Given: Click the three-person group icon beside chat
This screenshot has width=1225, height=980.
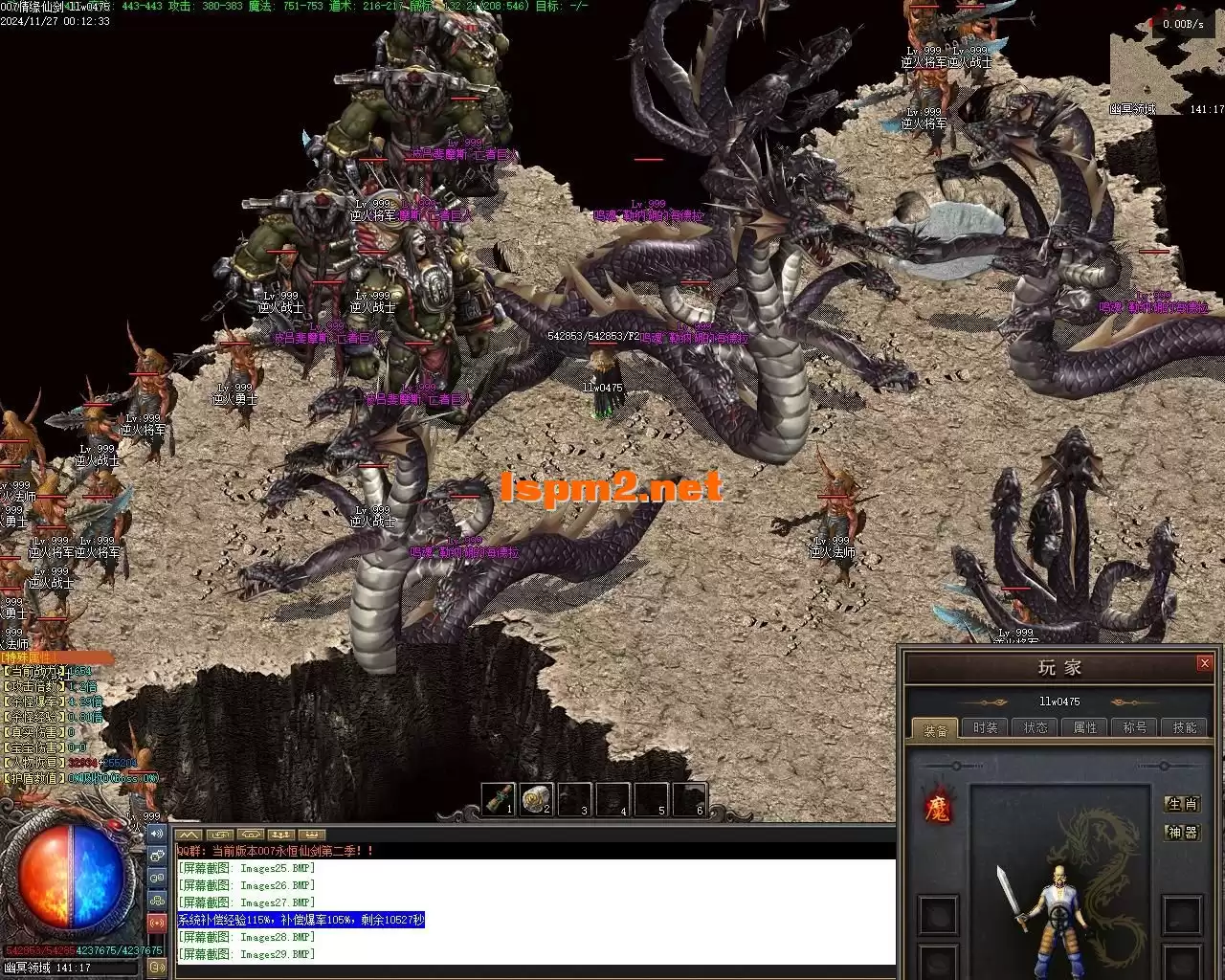Looking at the screenshot, I should tap(157, 900).
